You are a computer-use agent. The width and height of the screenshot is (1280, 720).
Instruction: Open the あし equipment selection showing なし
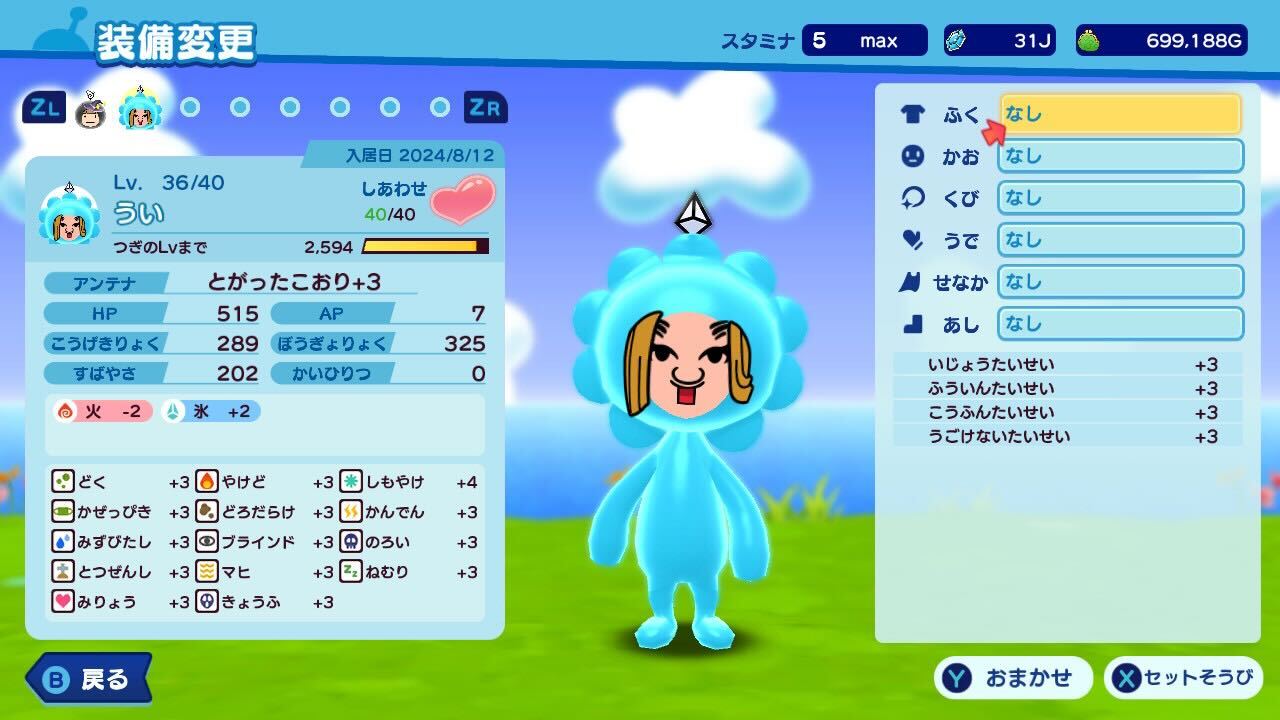[x=1120, y=323]
